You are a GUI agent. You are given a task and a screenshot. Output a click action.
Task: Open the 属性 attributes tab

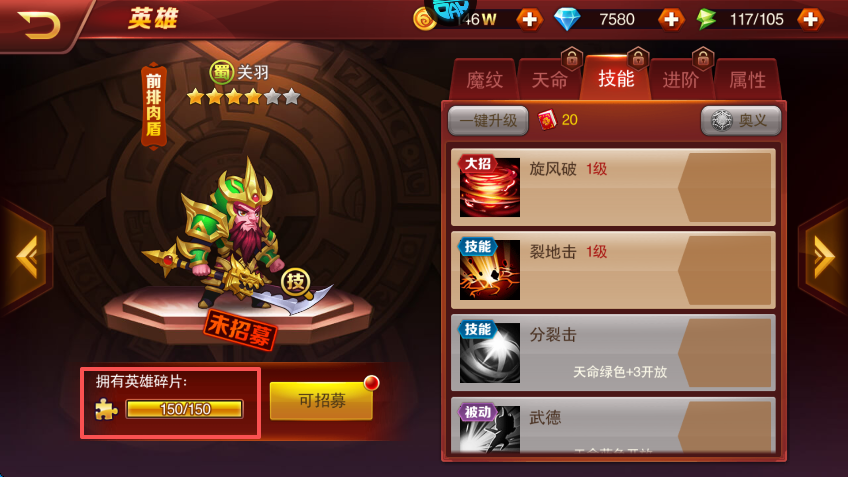747,81
